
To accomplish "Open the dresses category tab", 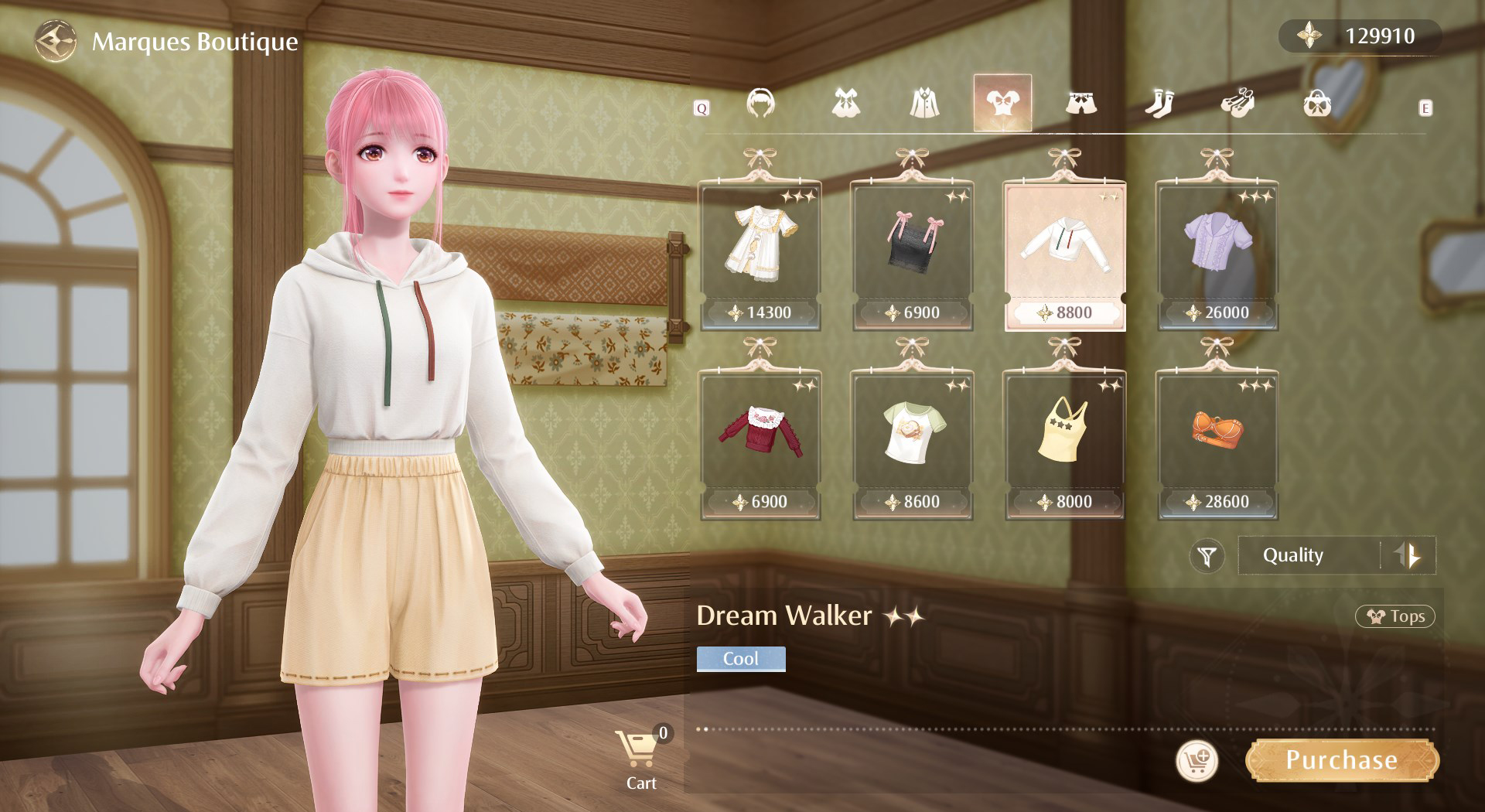I will point(845,103).
